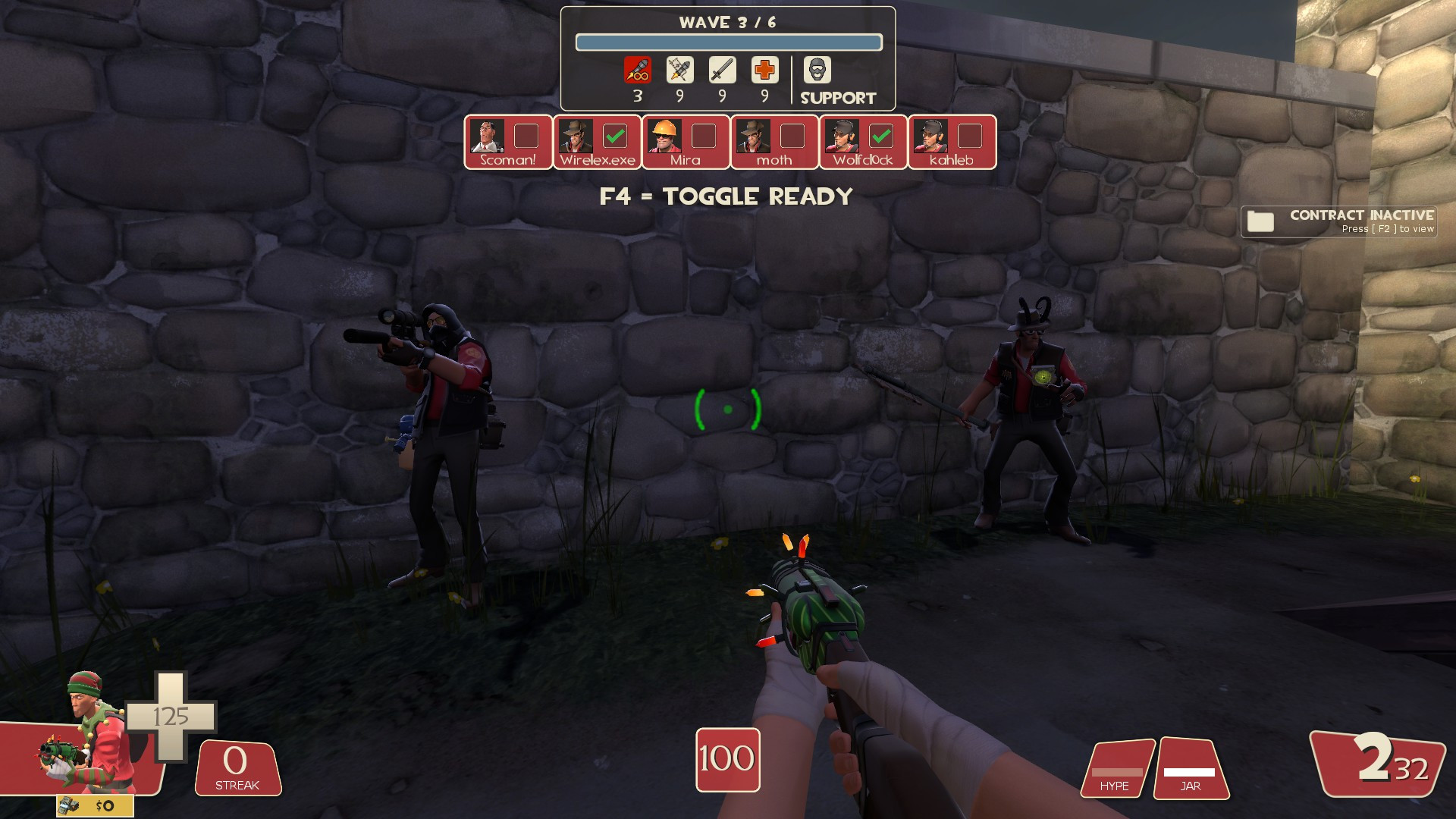Image resolution: width=1456 pixels, height=819 pixels.
Task: Select the red Crit Soldier wave icon
Action: (x=638, y=70)
